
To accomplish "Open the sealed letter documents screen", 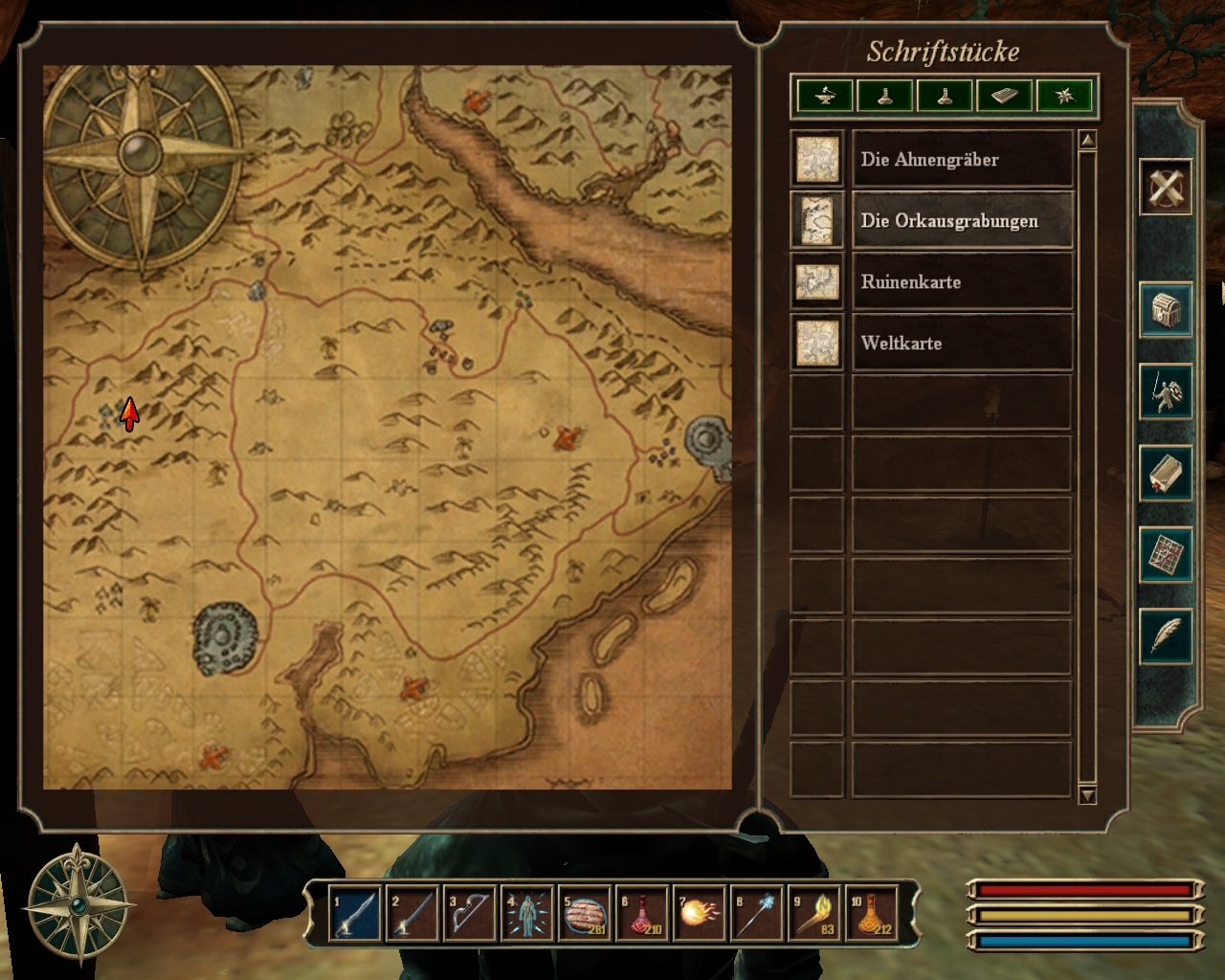I will (1166, 473).
